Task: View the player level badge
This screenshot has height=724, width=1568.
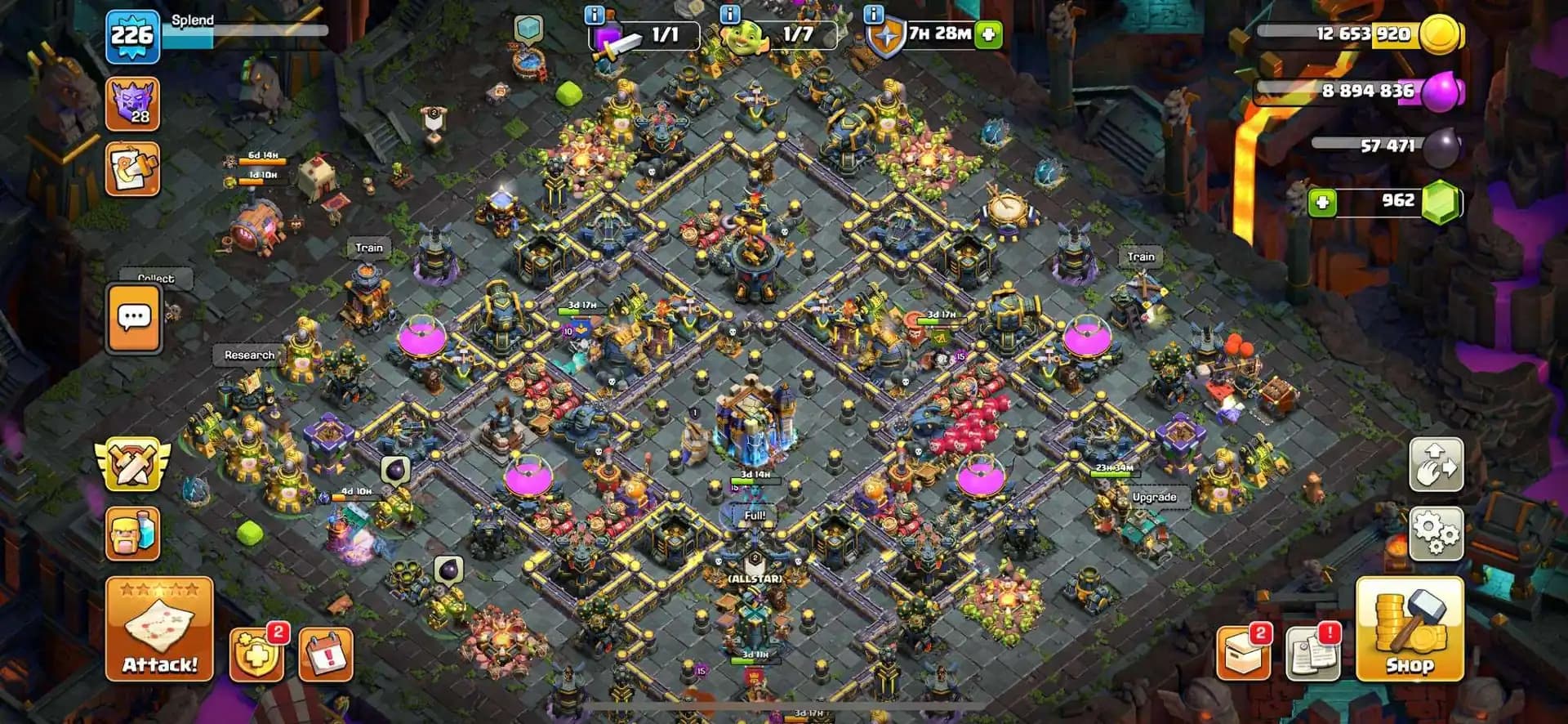Action: pyautogui.click(x=135, y=34)
